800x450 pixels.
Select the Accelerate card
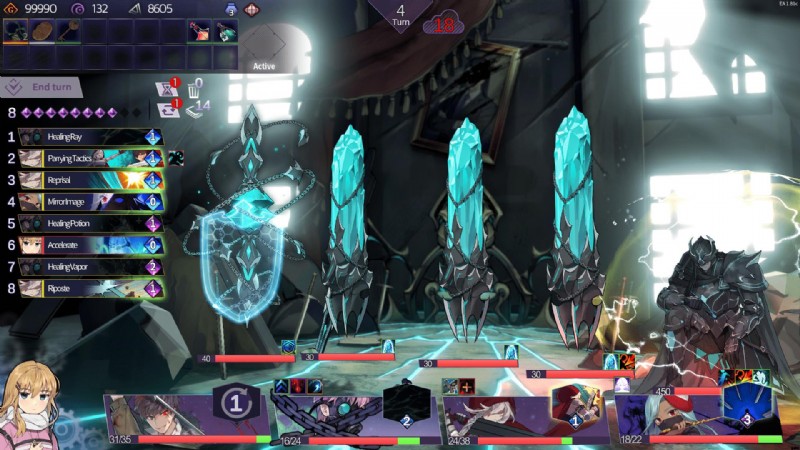coord(90,245)
